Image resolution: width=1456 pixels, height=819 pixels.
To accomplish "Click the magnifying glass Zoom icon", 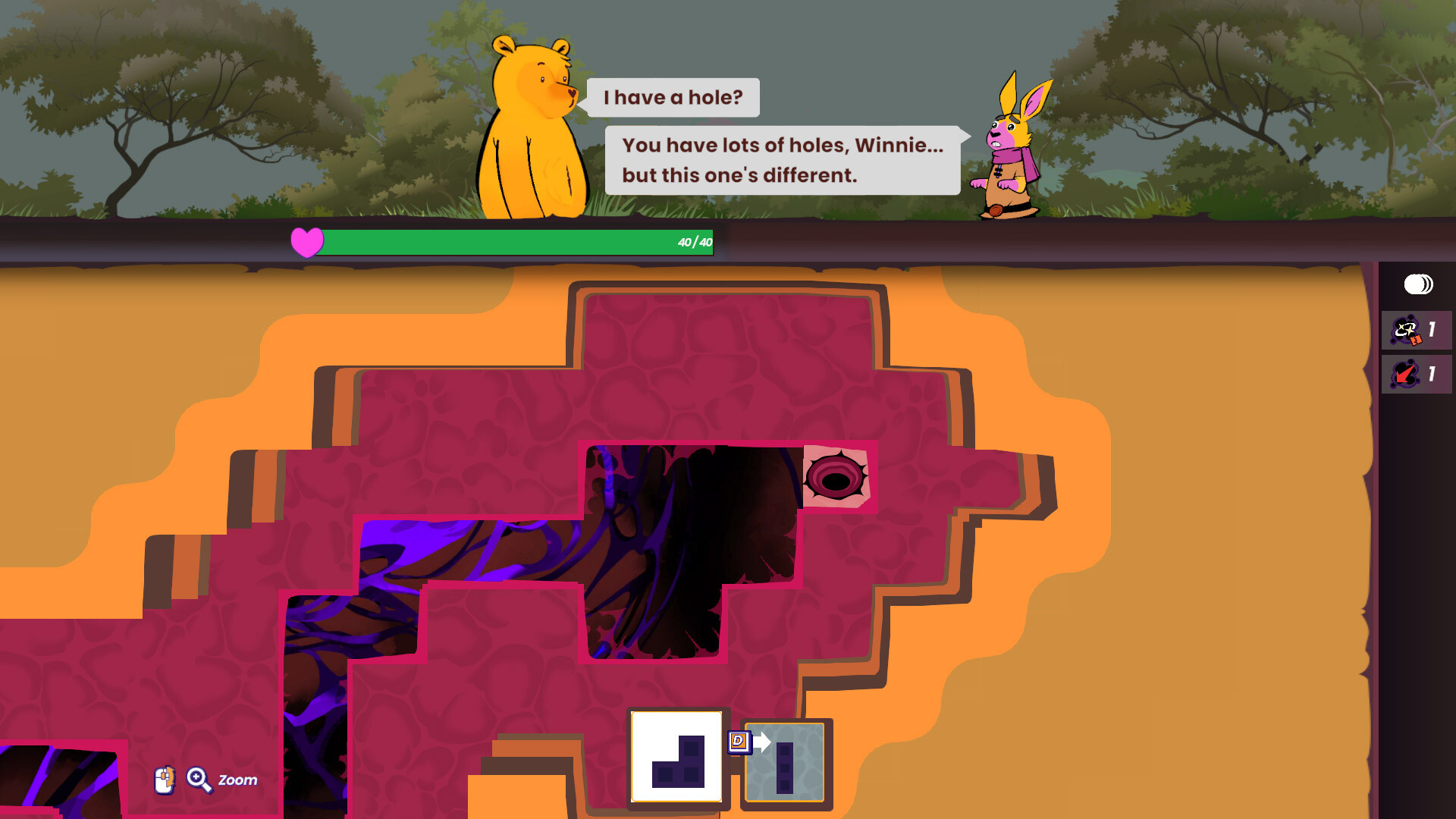I will [199, 780].
